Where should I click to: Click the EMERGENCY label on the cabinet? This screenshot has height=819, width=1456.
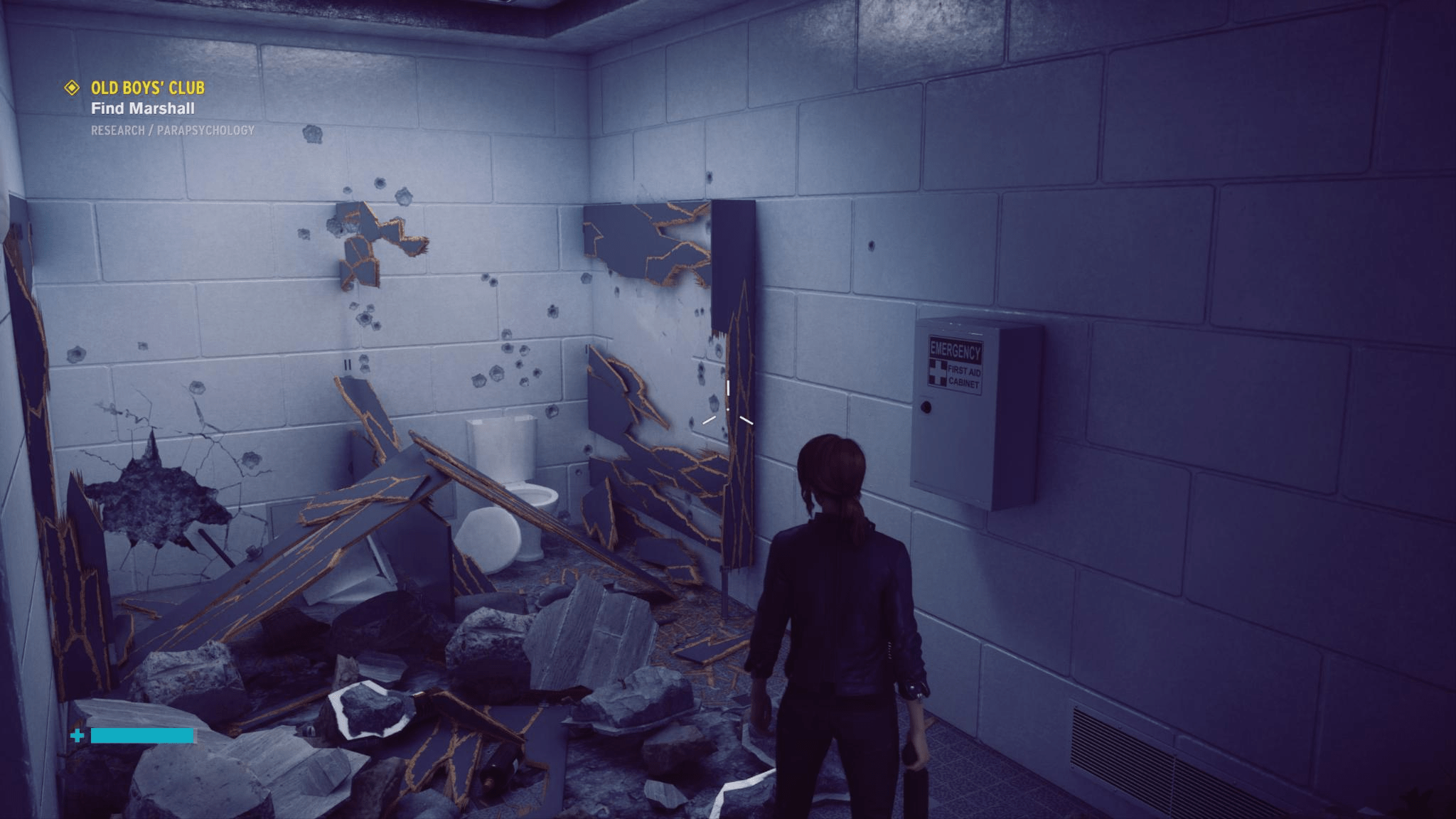coord(955,350)
